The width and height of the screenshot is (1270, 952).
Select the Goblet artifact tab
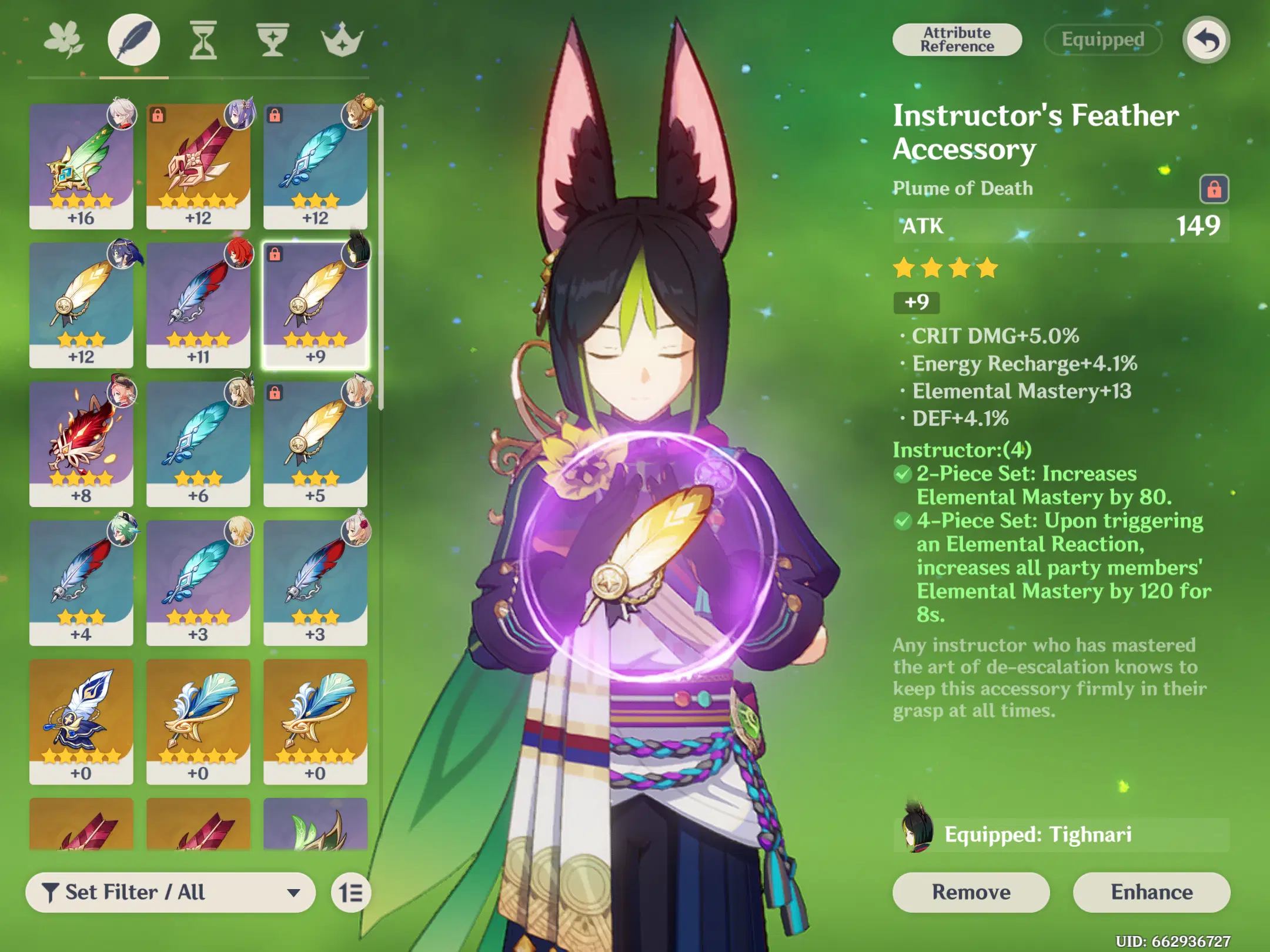[x=273, y=40]
